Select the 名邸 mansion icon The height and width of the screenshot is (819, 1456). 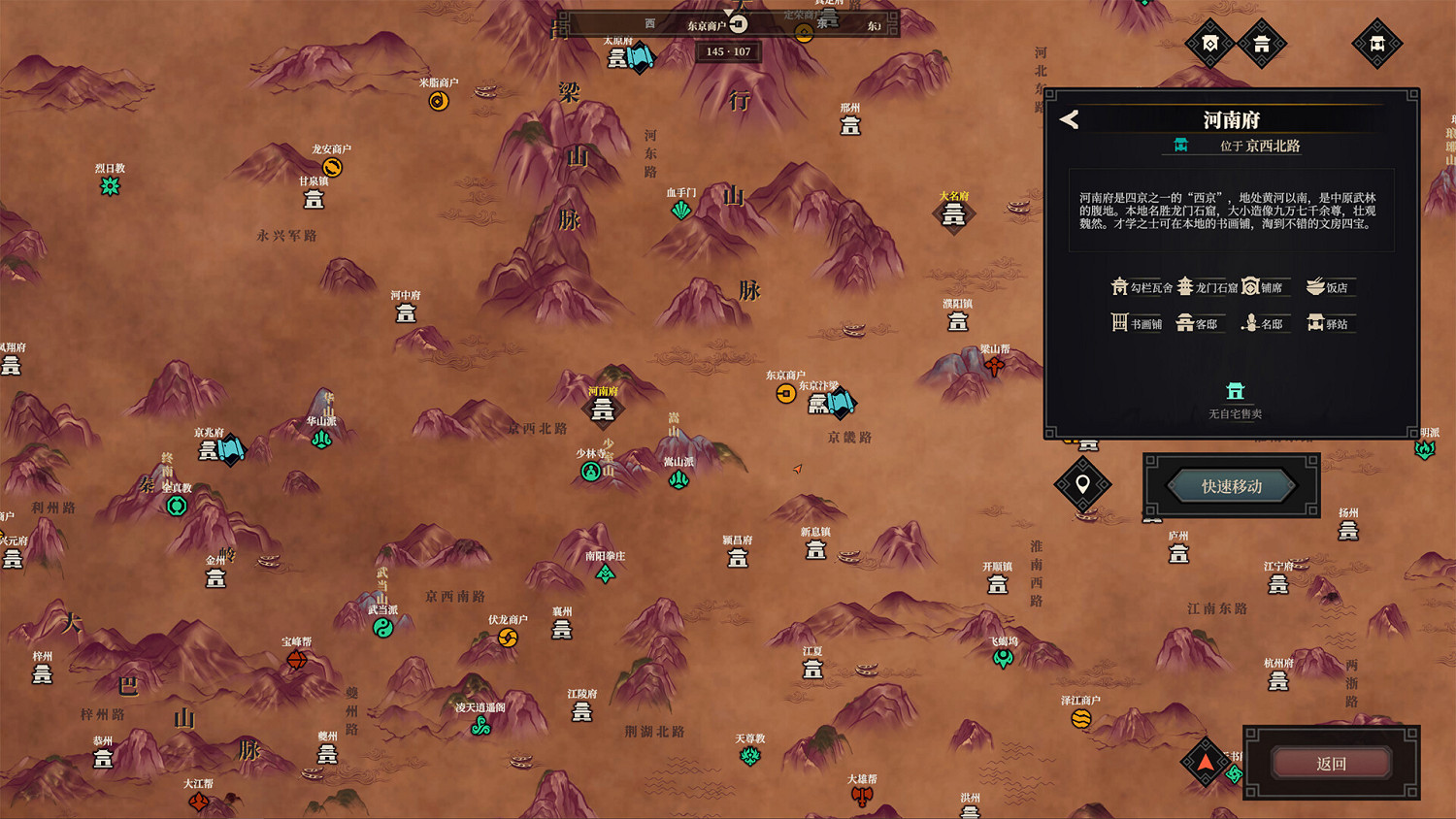(1249, 322)
